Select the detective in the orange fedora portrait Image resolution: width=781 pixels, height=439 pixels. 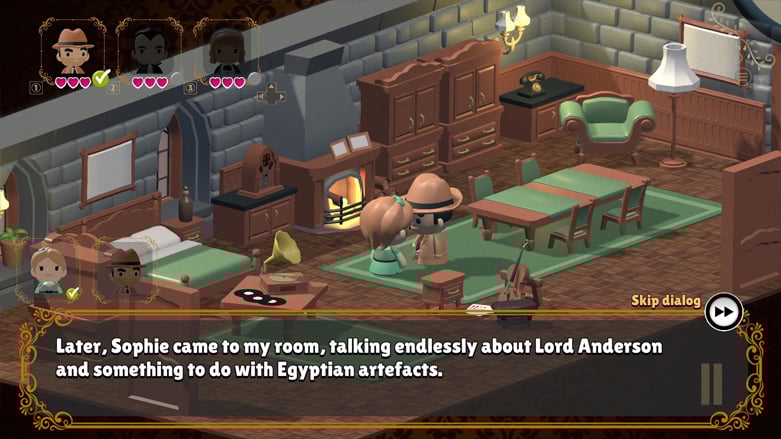click(71, 47)
